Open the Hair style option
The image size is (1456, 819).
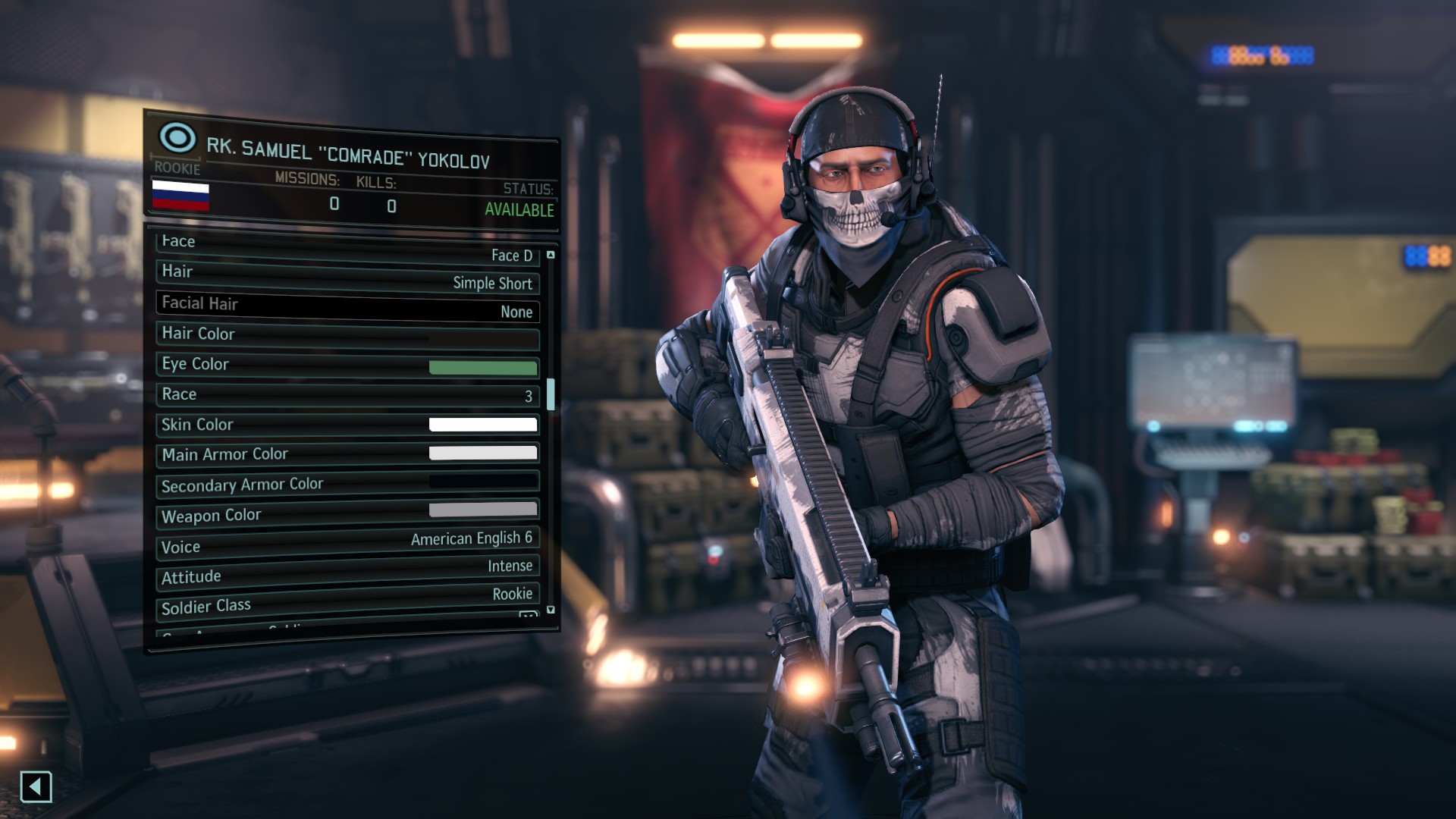click(347, 278)
